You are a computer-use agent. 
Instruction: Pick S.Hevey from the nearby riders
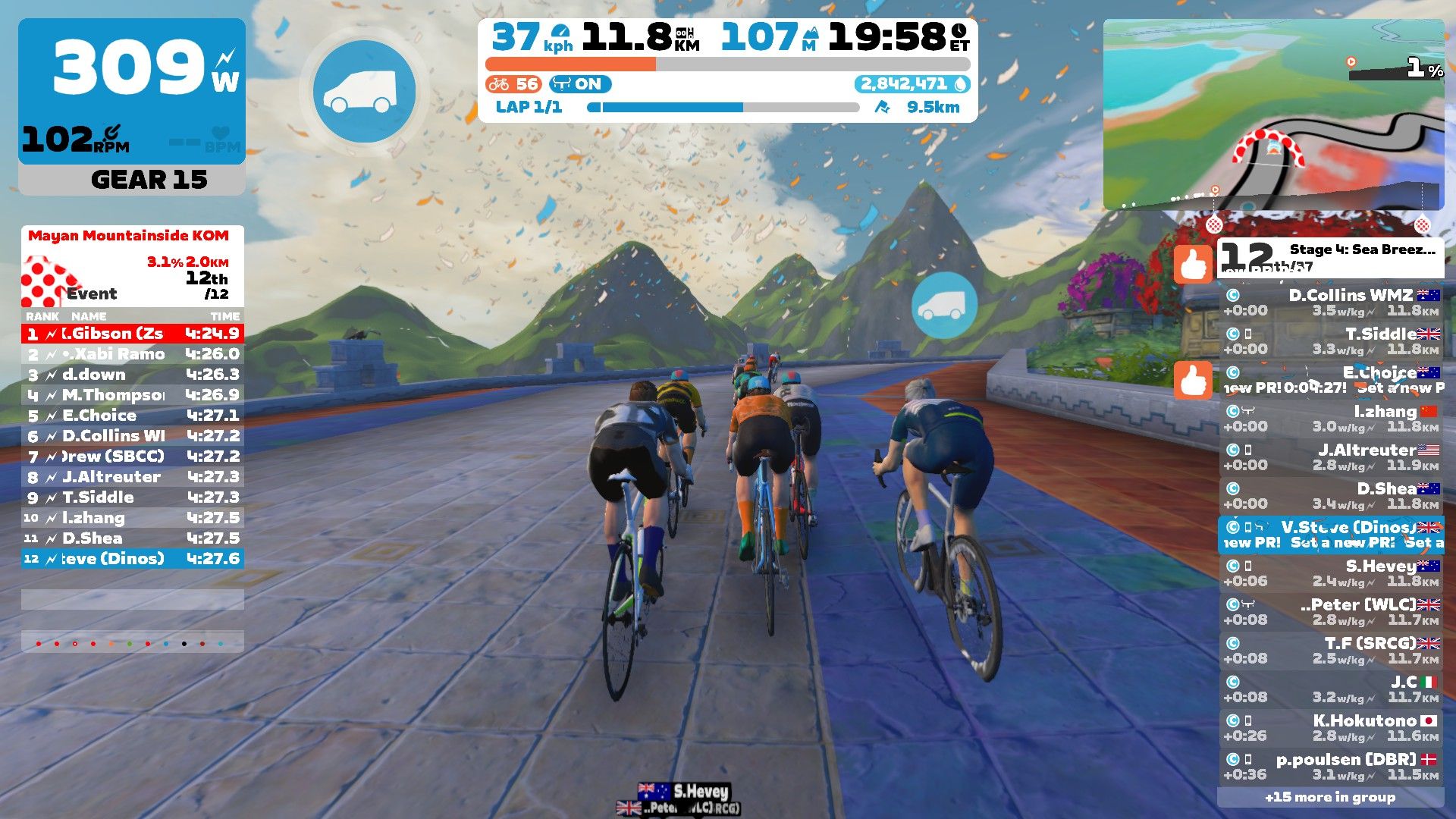tap(1331, 573)
